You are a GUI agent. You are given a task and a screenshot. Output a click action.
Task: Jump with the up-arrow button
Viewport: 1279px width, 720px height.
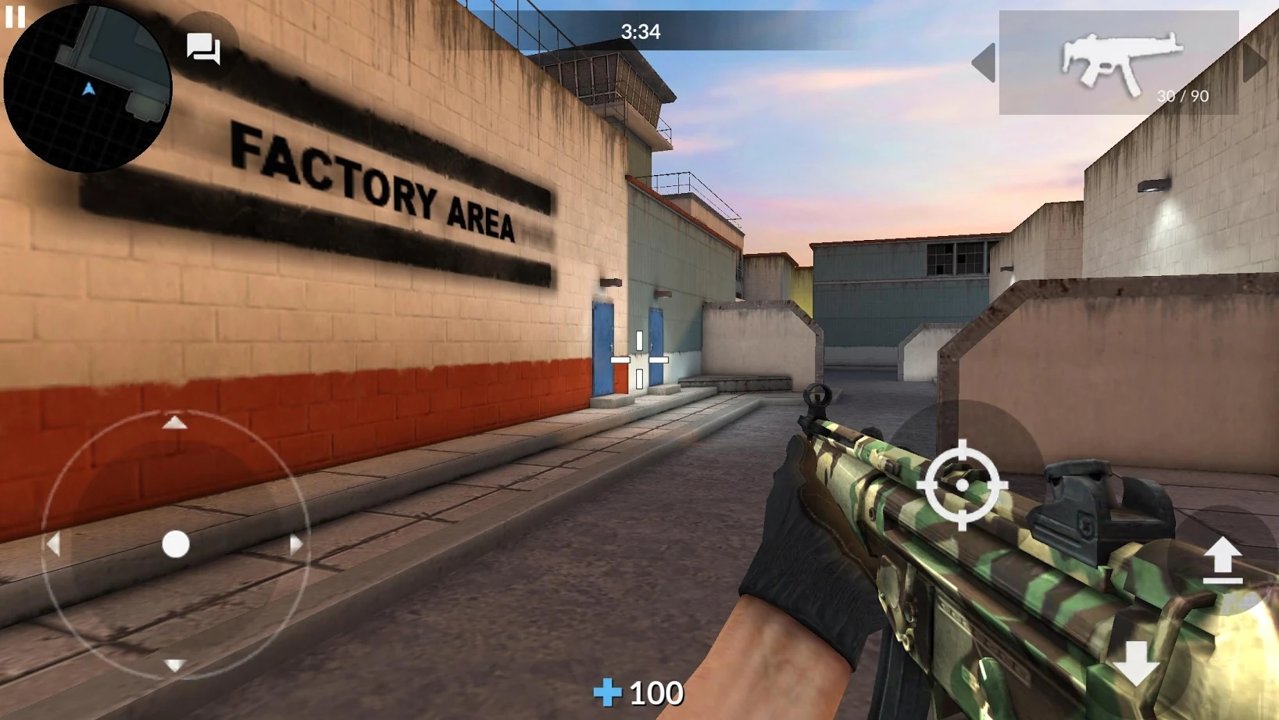point(1221,560)
